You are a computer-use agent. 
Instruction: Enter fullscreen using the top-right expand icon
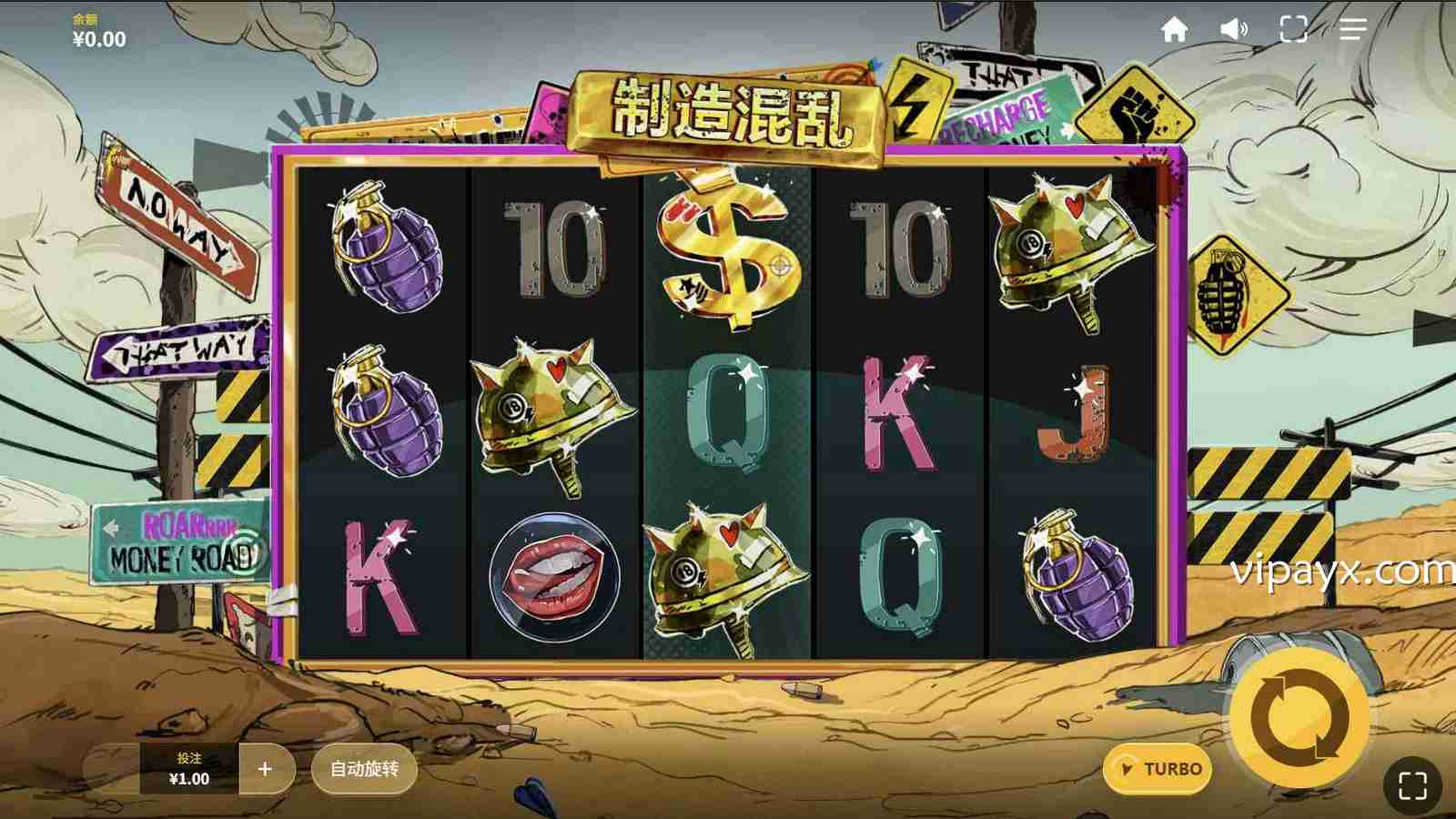click(x=1292, y=30)
